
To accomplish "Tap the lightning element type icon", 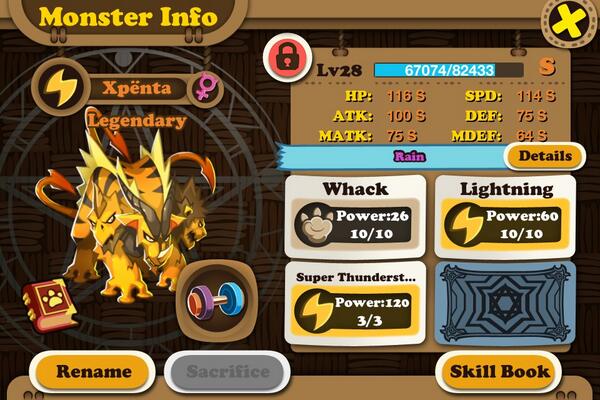I will click(59, 88).
